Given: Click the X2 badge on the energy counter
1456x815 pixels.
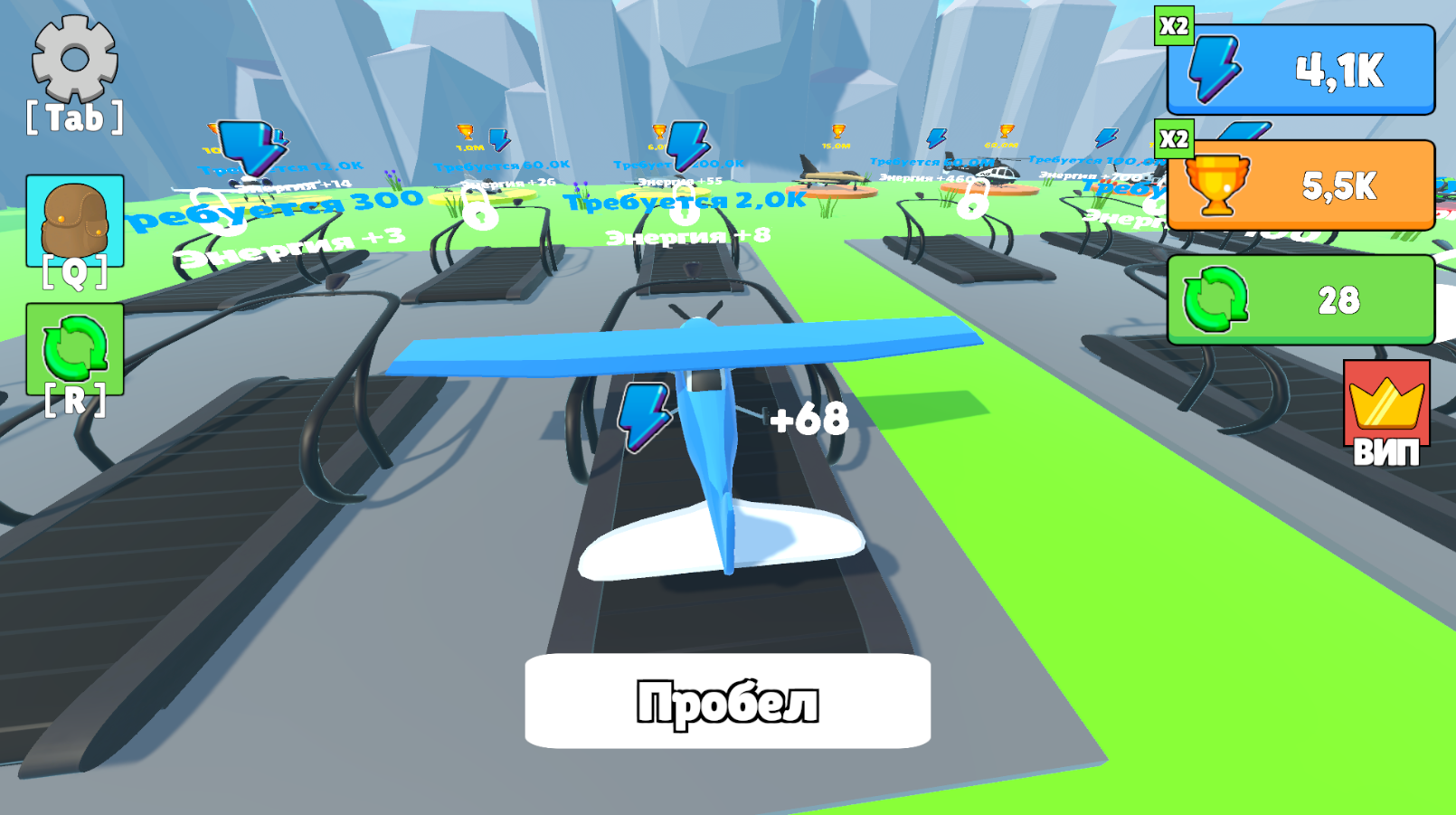Looking at the screenshot, I should (1176, 24).
